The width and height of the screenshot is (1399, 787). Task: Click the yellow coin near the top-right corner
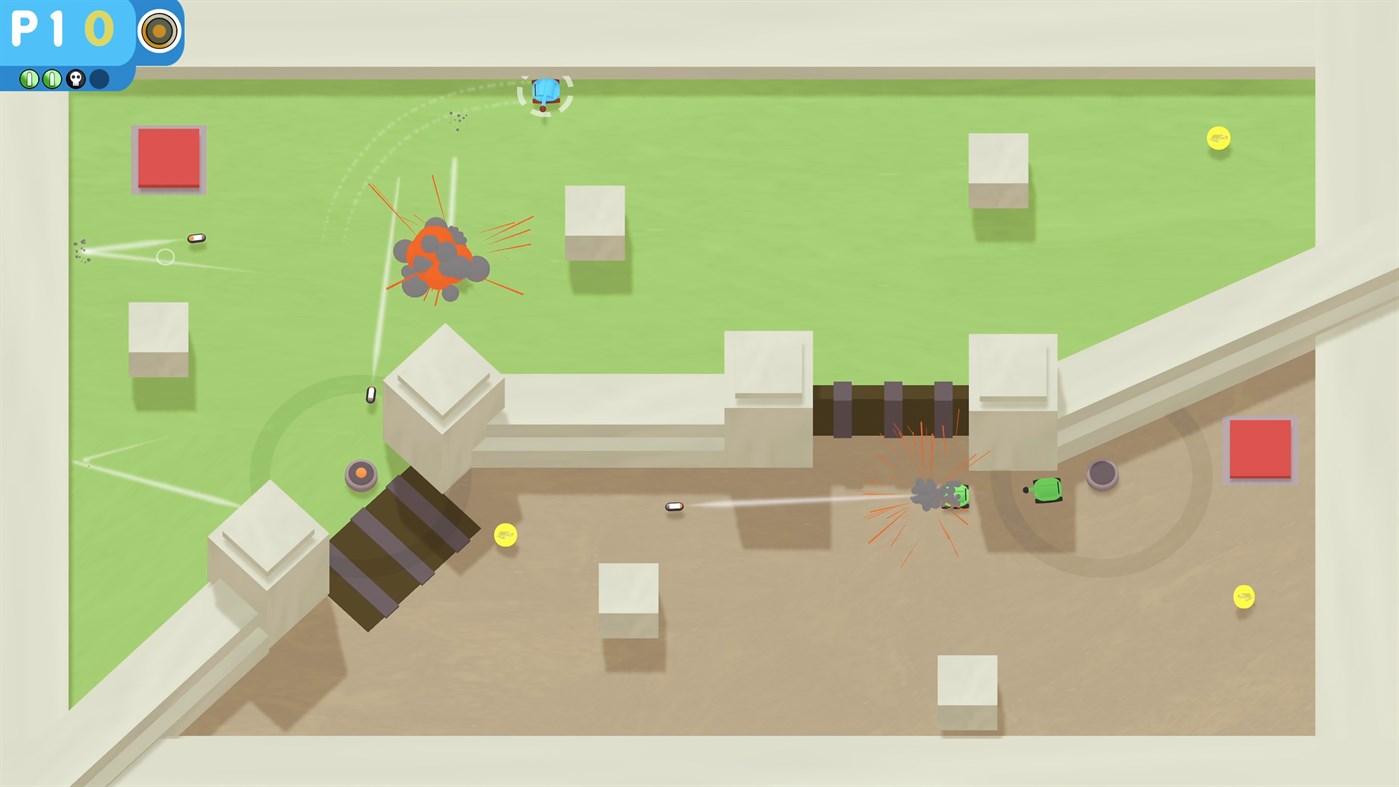(x=1217, y=138)
